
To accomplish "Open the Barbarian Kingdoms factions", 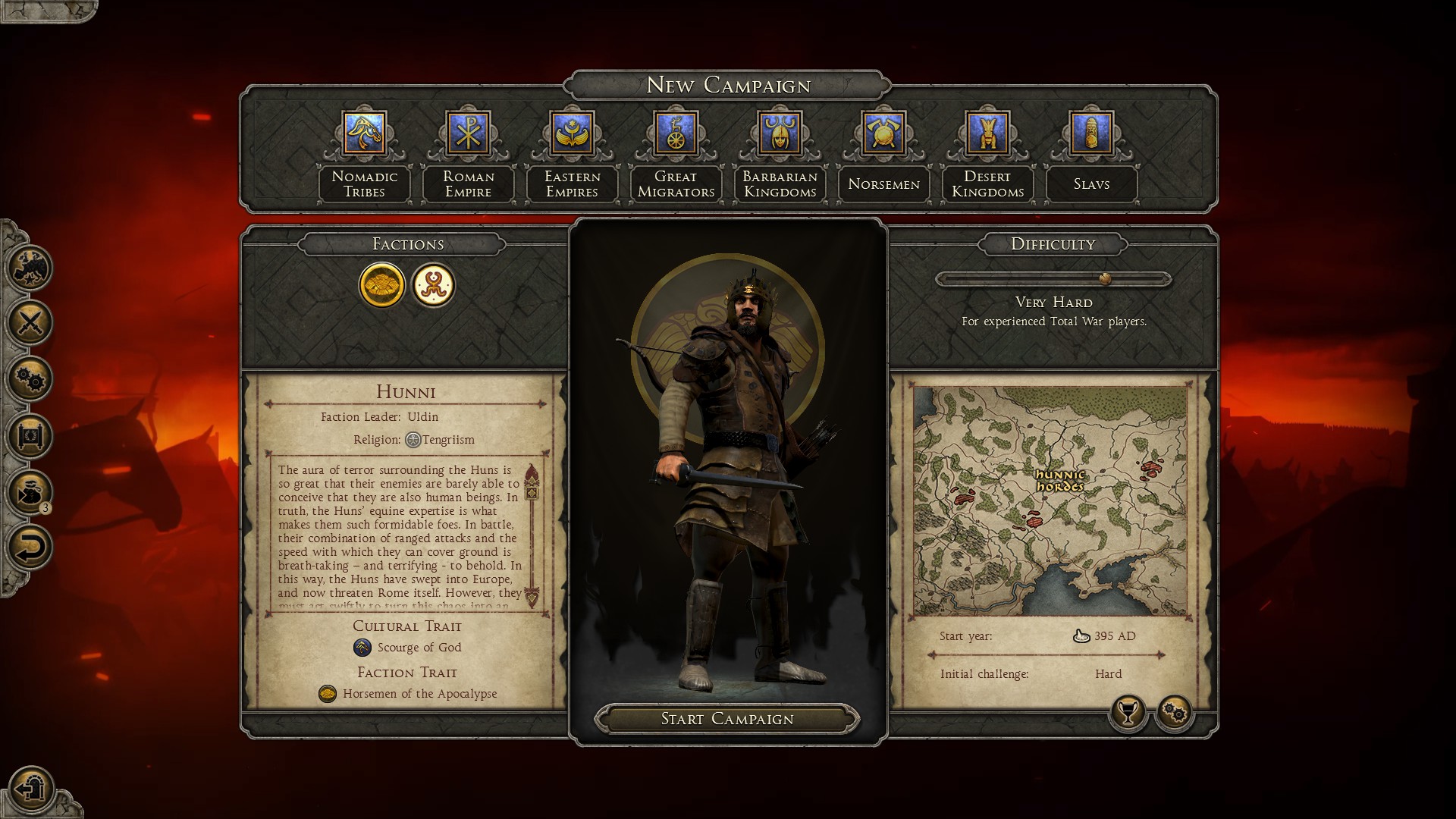I will pyautogui.click(x=780, y=133).
